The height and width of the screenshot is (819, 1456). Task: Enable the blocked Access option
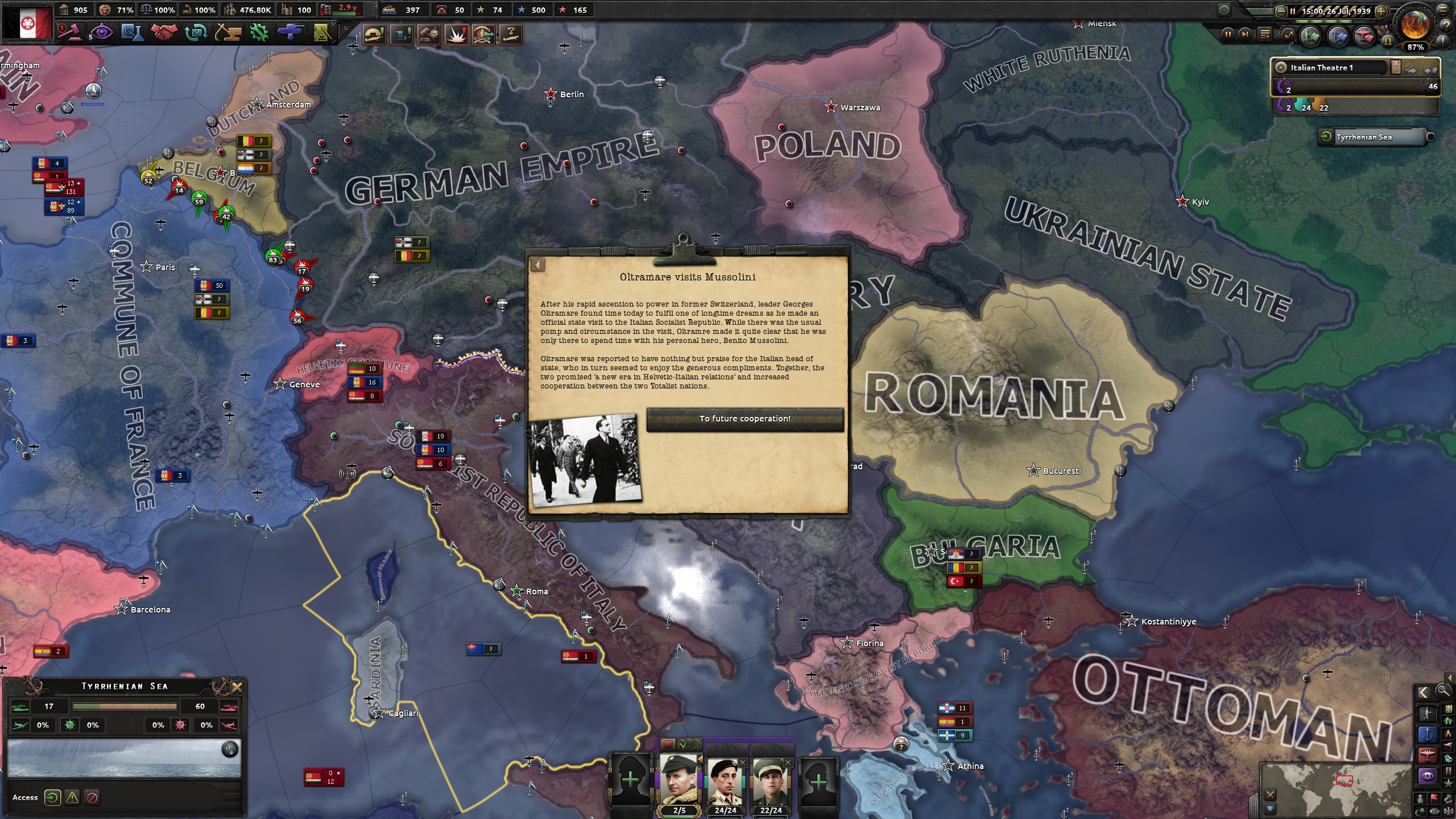(92, 797)
